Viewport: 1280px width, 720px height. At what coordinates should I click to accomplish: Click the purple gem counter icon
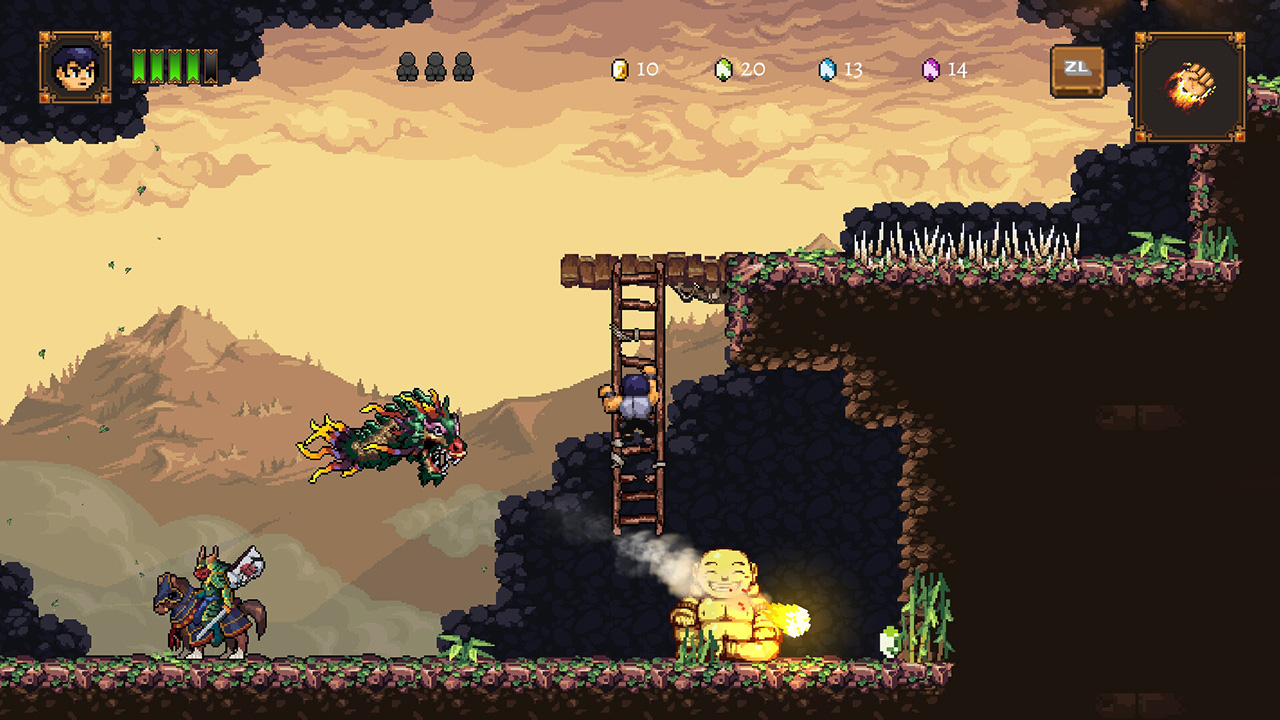click(932, 70)
